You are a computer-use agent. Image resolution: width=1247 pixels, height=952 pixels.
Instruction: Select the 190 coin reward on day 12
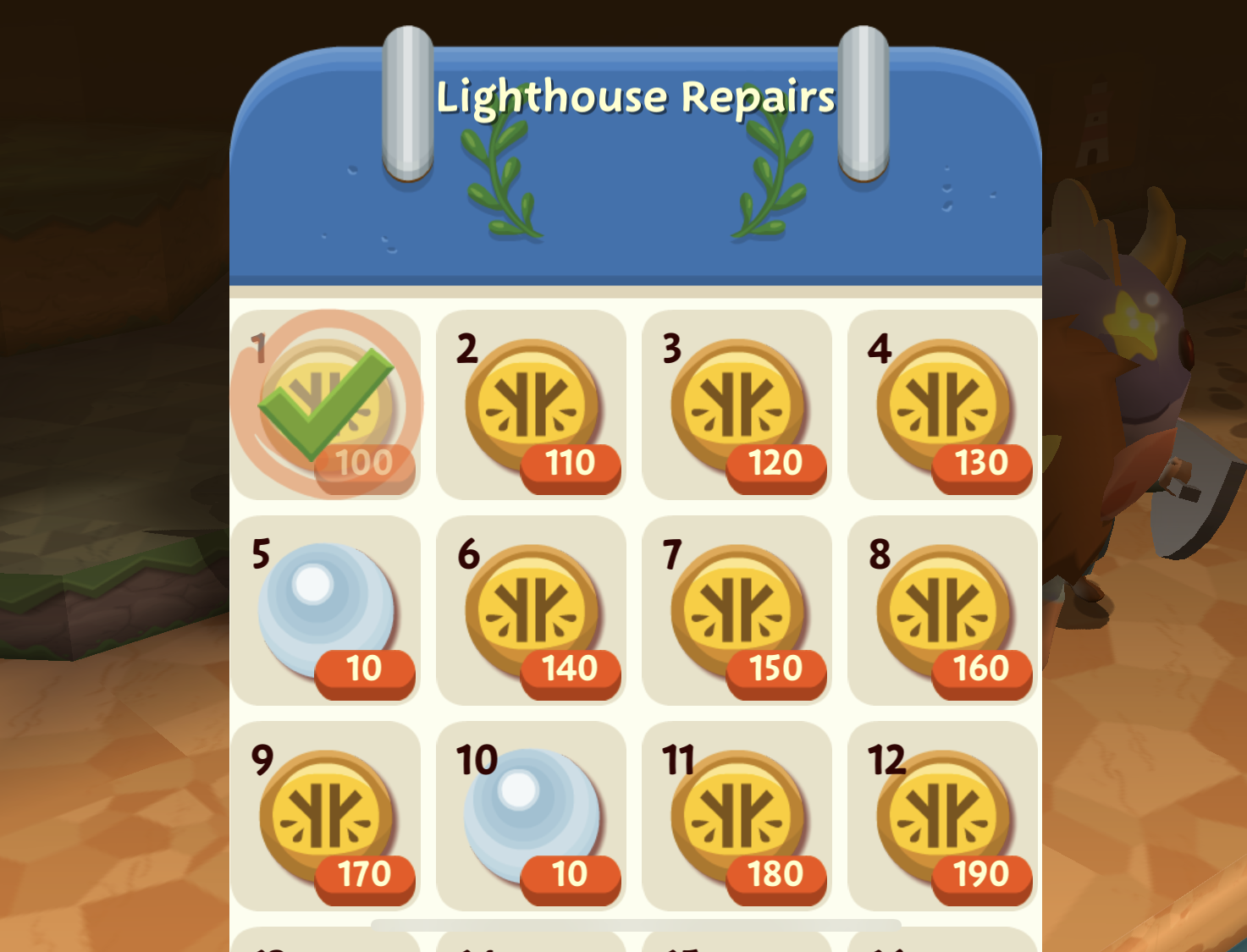pos(943,817)
